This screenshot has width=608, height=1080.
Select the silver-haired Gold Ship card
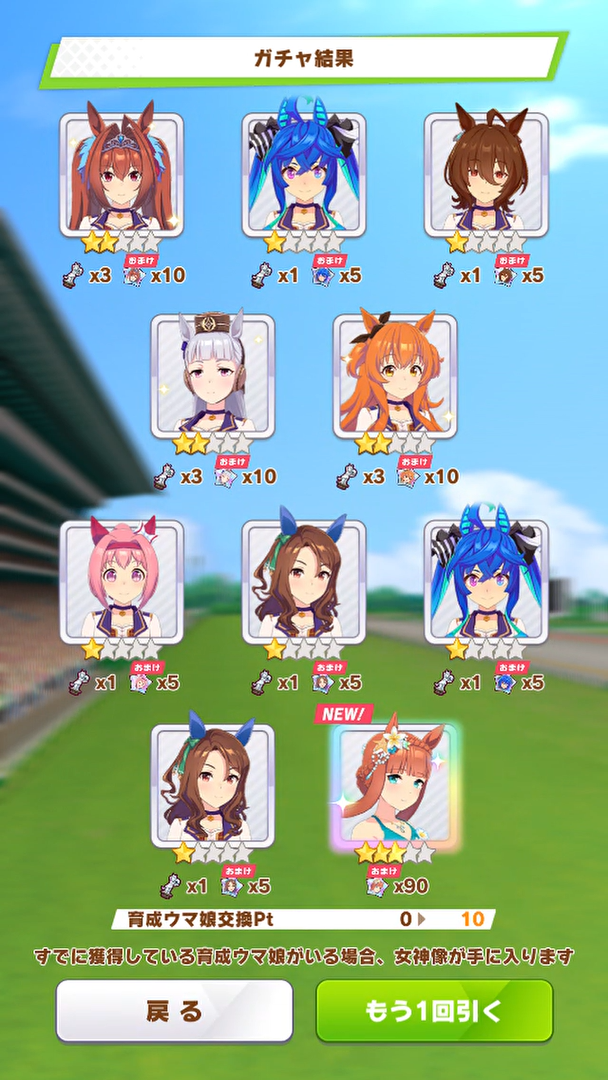coord(213,376)
